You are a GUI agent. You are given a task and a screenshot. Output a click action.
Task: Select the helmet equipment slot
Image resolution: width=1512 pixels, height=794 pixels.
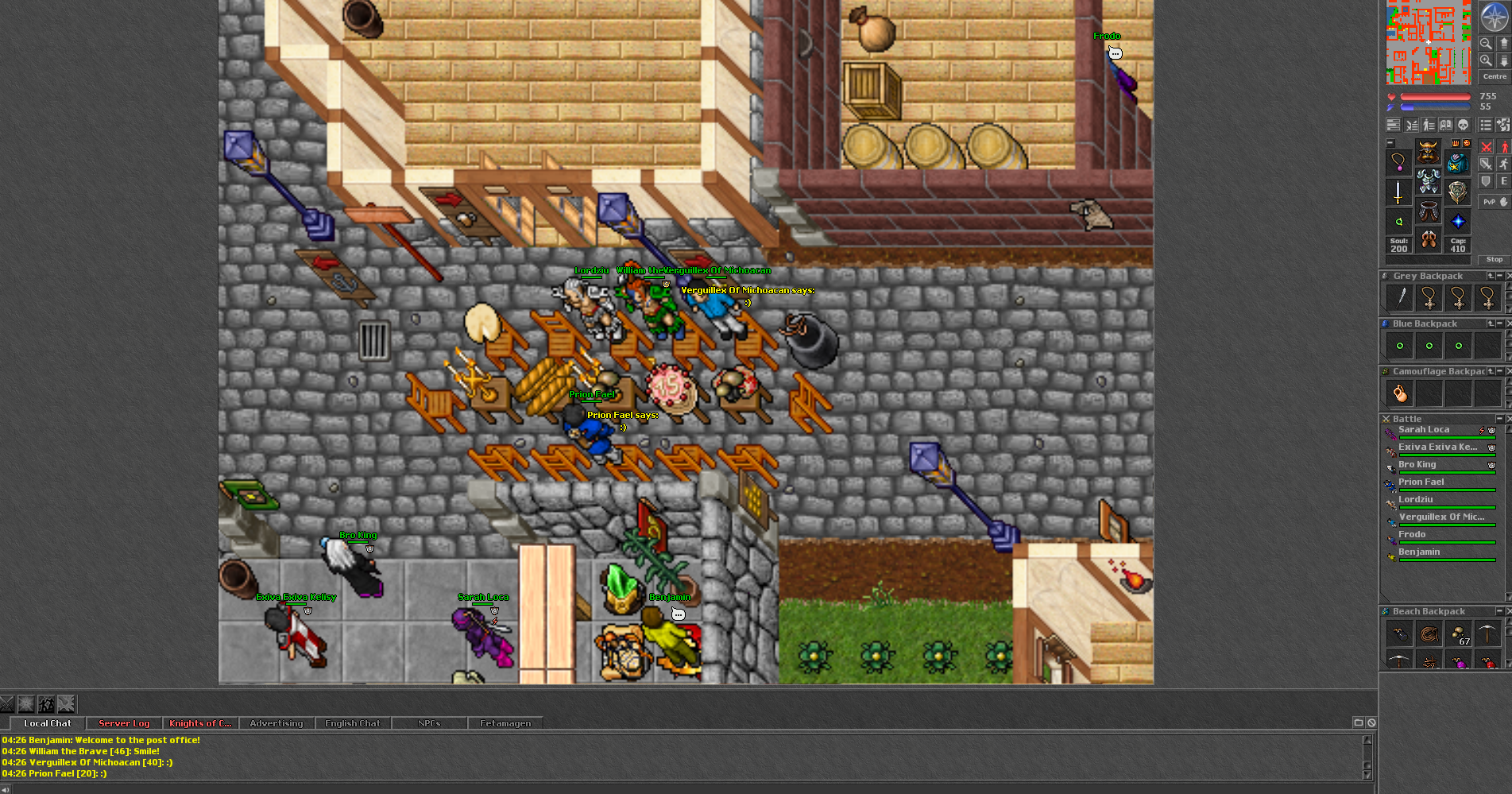click(x=1428, y=151)
